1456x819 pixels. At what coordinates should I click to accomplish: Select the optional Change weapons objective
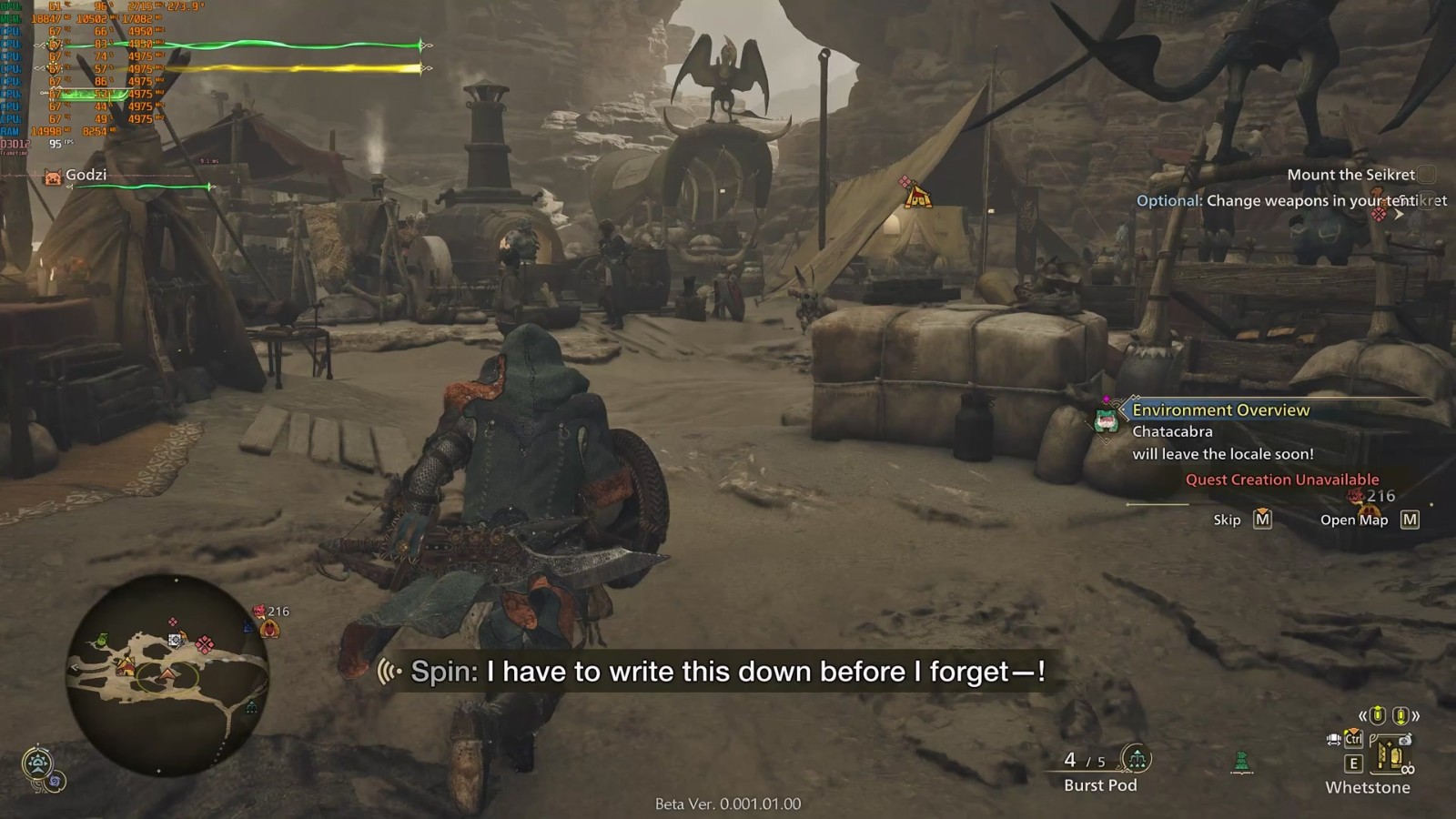click(x=1290, y=201)
